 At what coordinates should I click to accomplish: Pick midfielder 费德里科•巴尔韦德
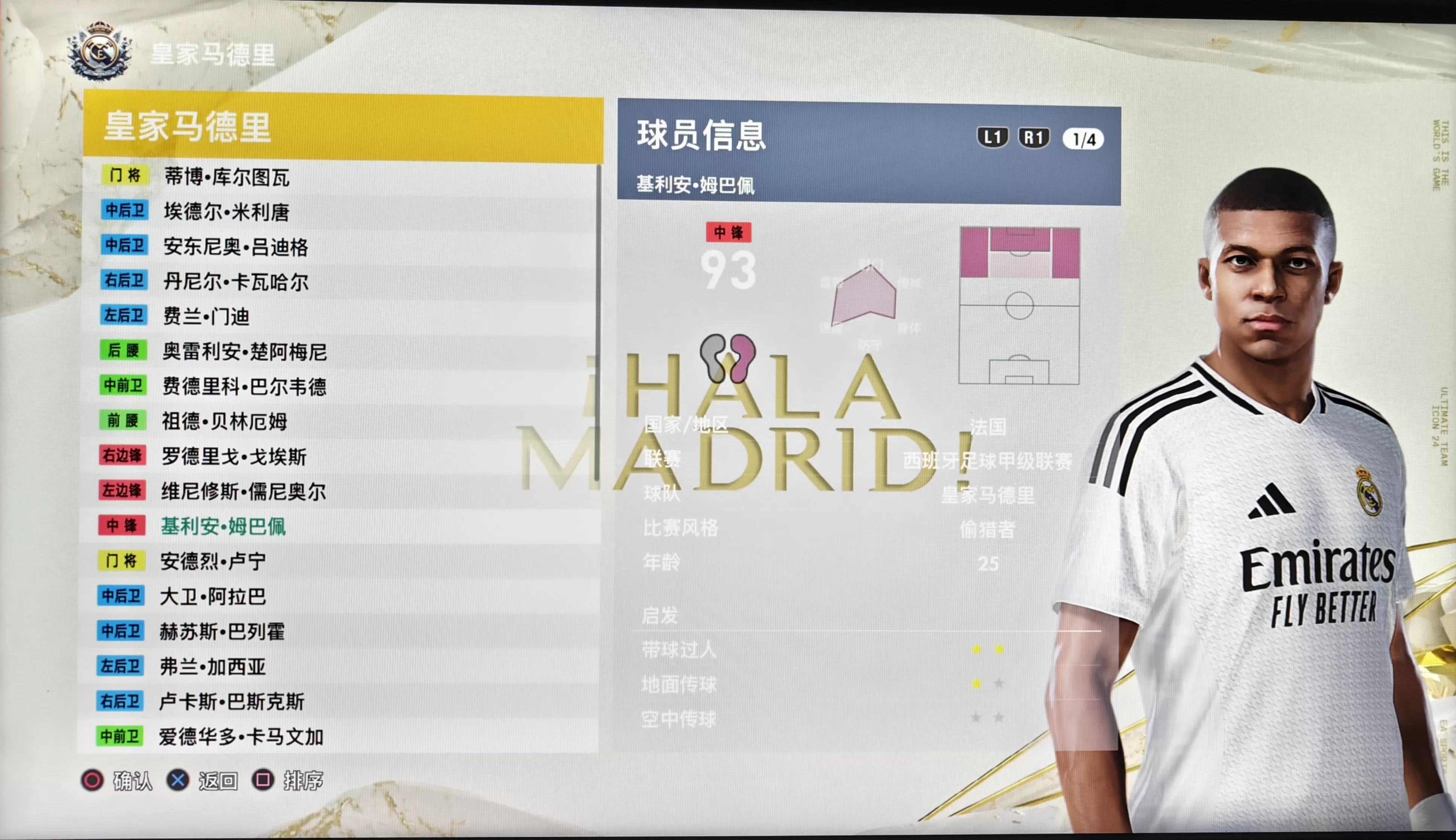click(x=244, y=386)
